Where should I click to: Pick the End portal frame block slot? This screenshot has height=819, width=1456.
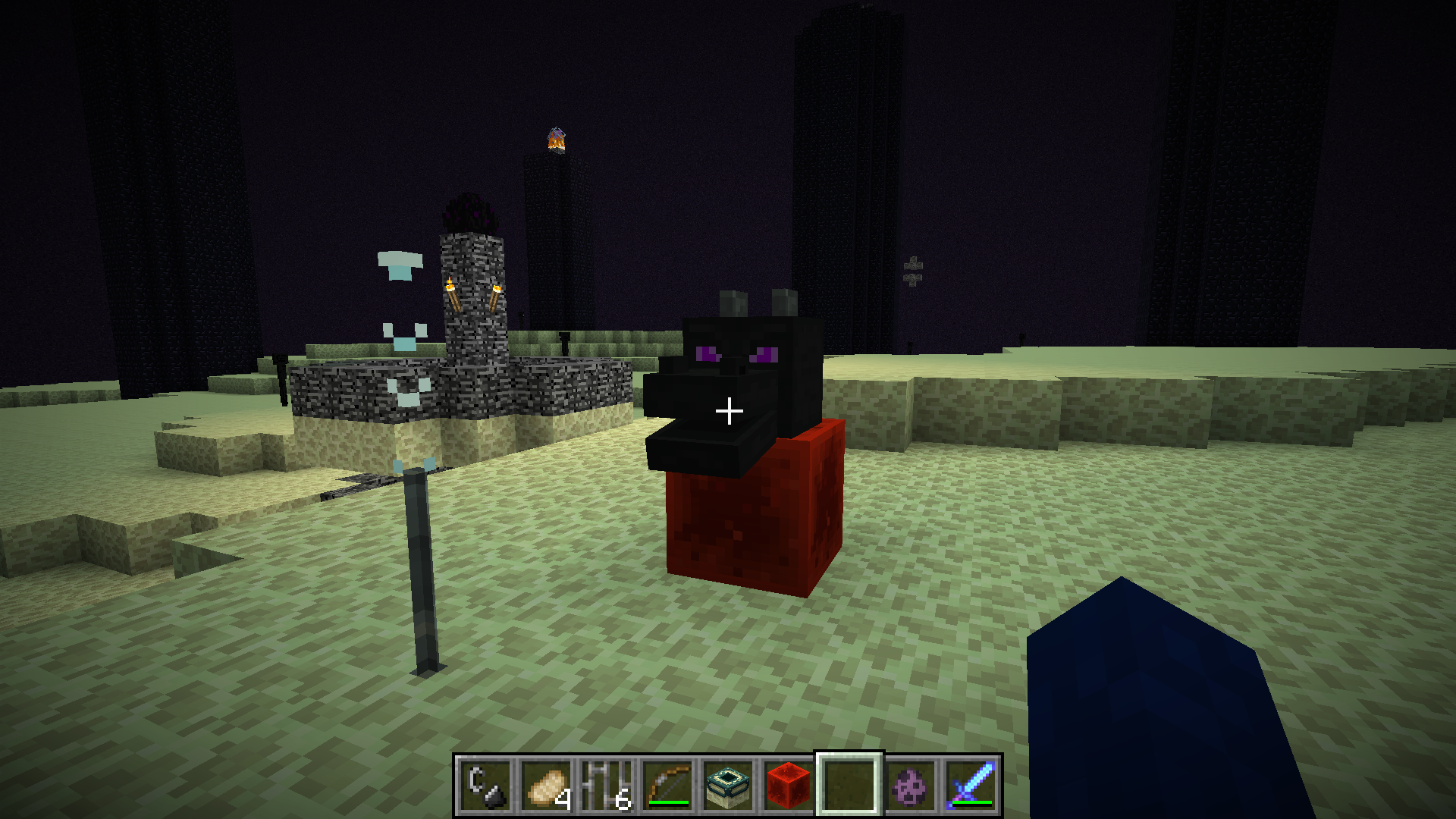(728, 786)
